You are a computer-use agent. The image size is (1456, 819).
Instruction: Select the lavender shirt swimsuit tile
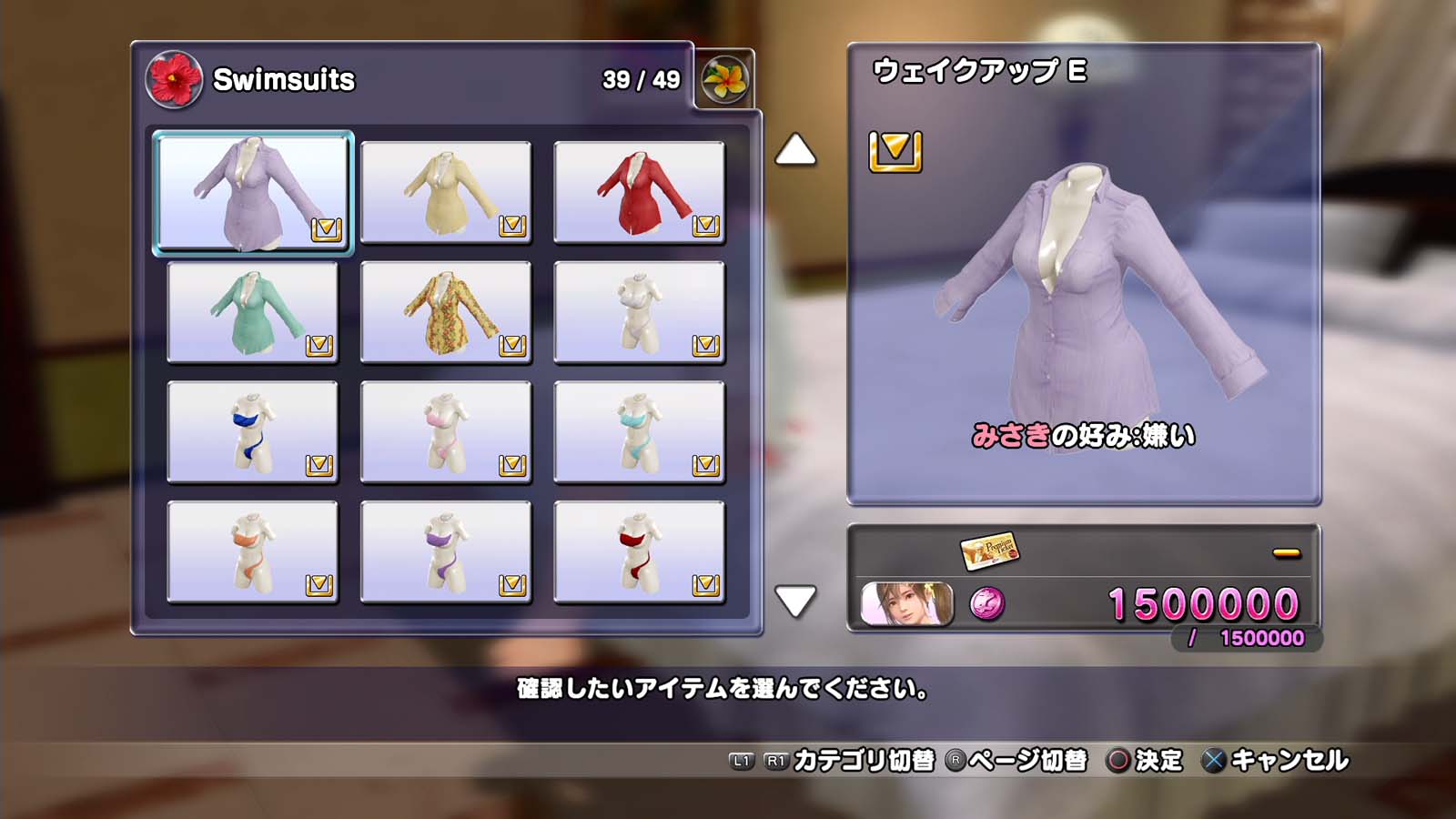[x=252, y=192]
